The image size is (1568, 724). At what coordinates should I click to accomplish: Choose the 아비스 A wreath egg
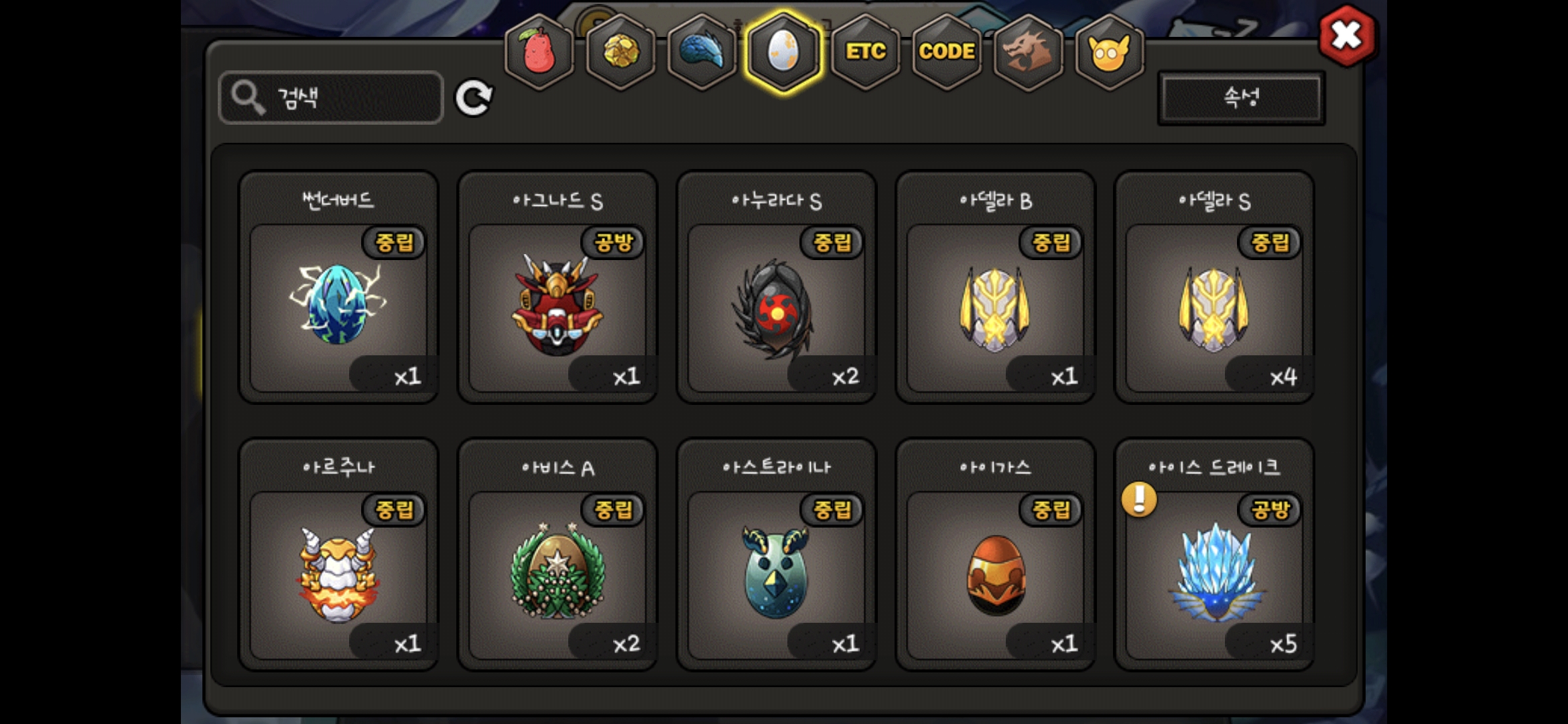point(557,573)
